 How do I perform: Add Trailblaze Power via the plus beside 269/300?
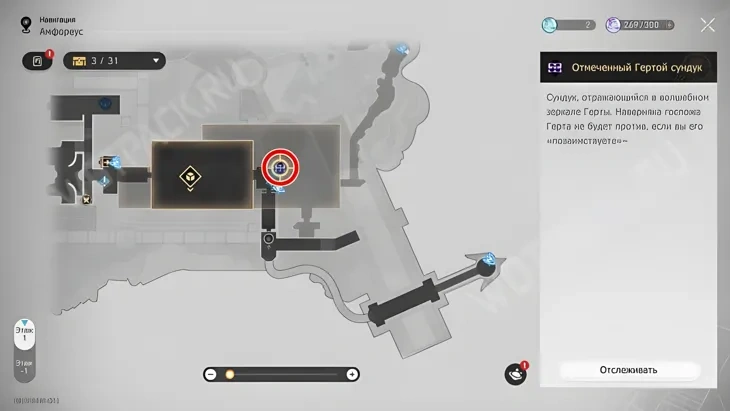coord(669,25)
